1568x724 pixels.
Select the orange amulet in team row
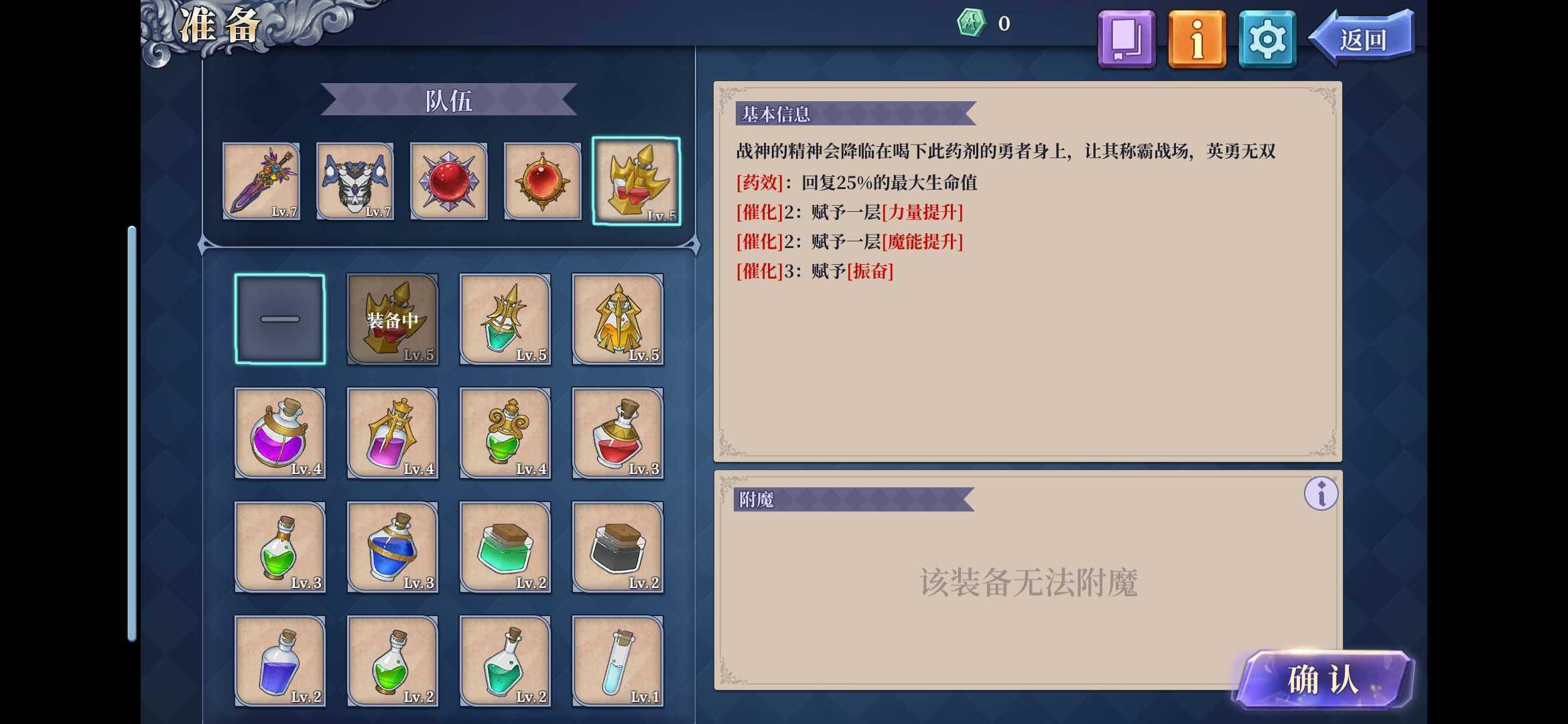click(541, 181)
